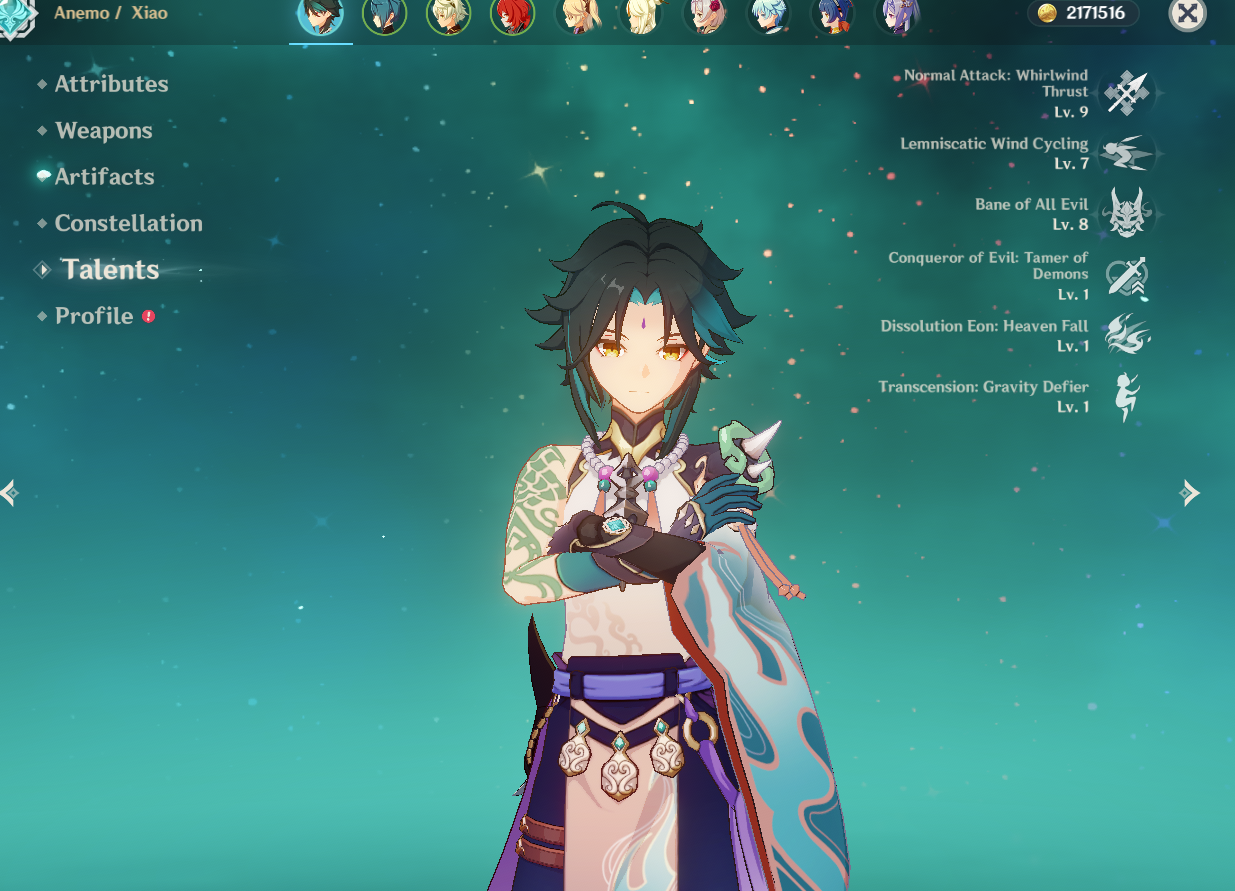
Task: Select Xiao's highlighted portrait
Action: tap(320, 16)
